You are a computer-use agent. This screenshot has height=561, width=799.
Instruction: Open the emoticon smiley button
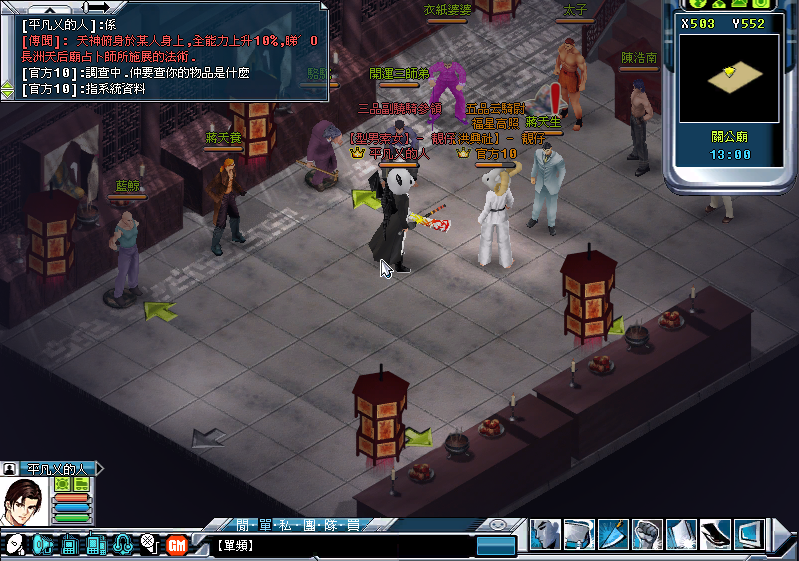(15, 545)
